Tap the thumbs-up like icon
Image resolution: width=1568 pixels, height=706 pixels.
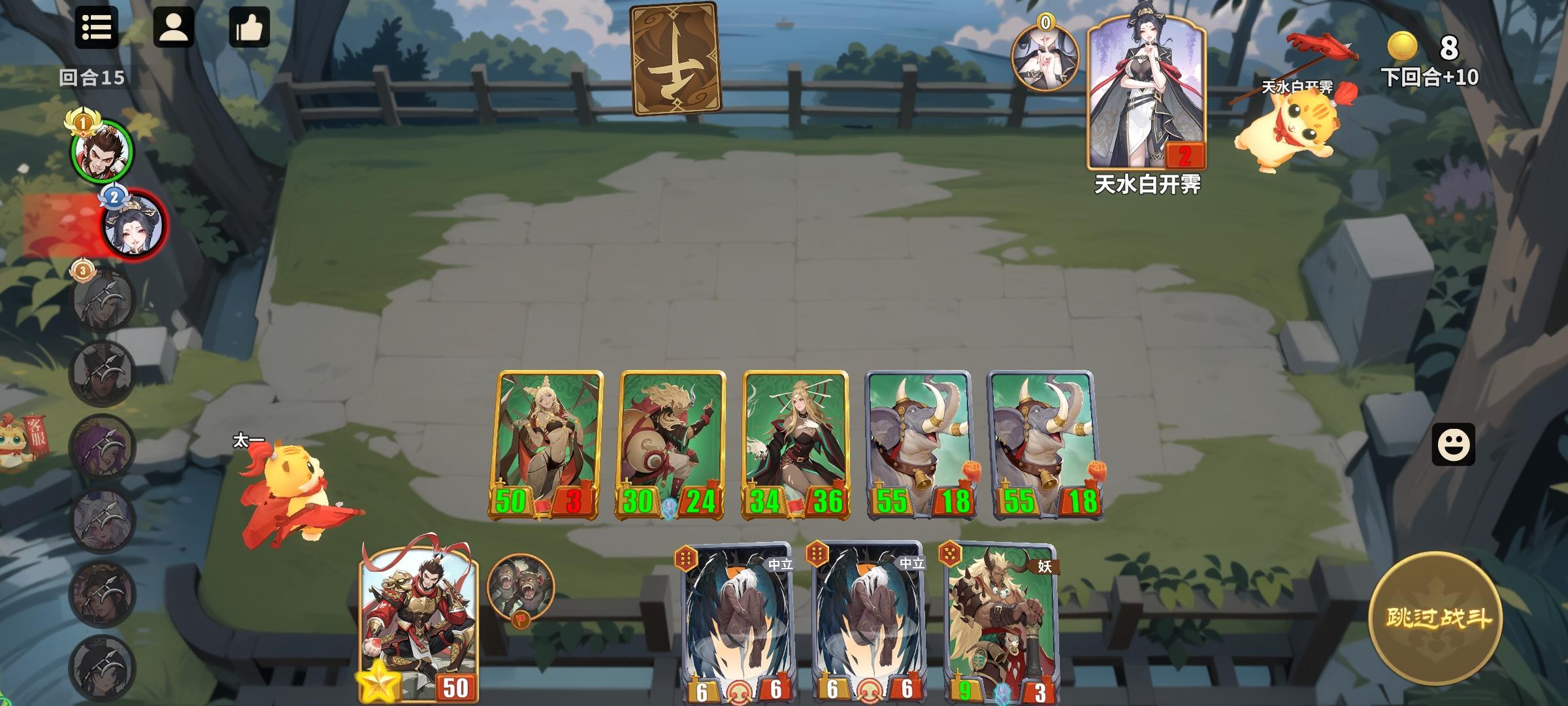(x=250, y=27)
